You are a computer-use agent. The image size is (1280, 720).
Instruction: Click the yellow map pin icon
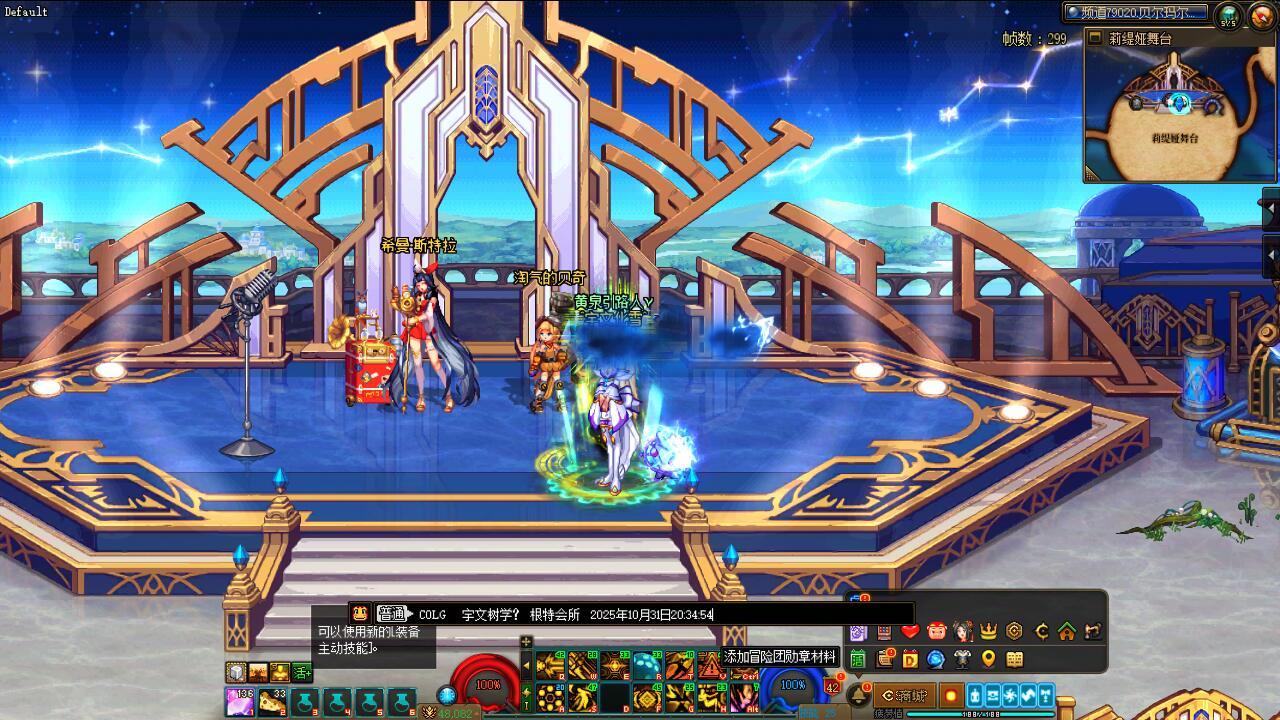(x=988, y=659)
